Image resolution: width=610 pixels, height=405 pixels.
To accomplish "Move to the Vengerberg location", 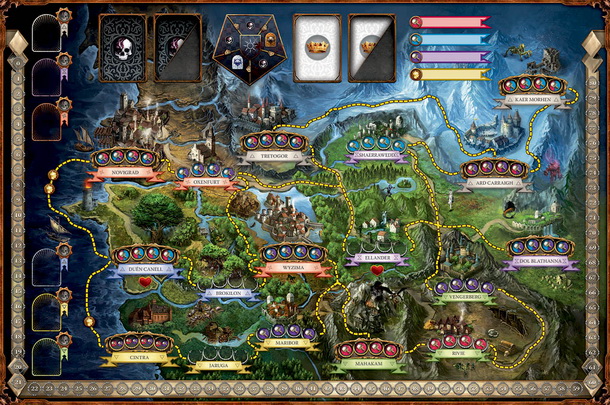I will 464,299.
